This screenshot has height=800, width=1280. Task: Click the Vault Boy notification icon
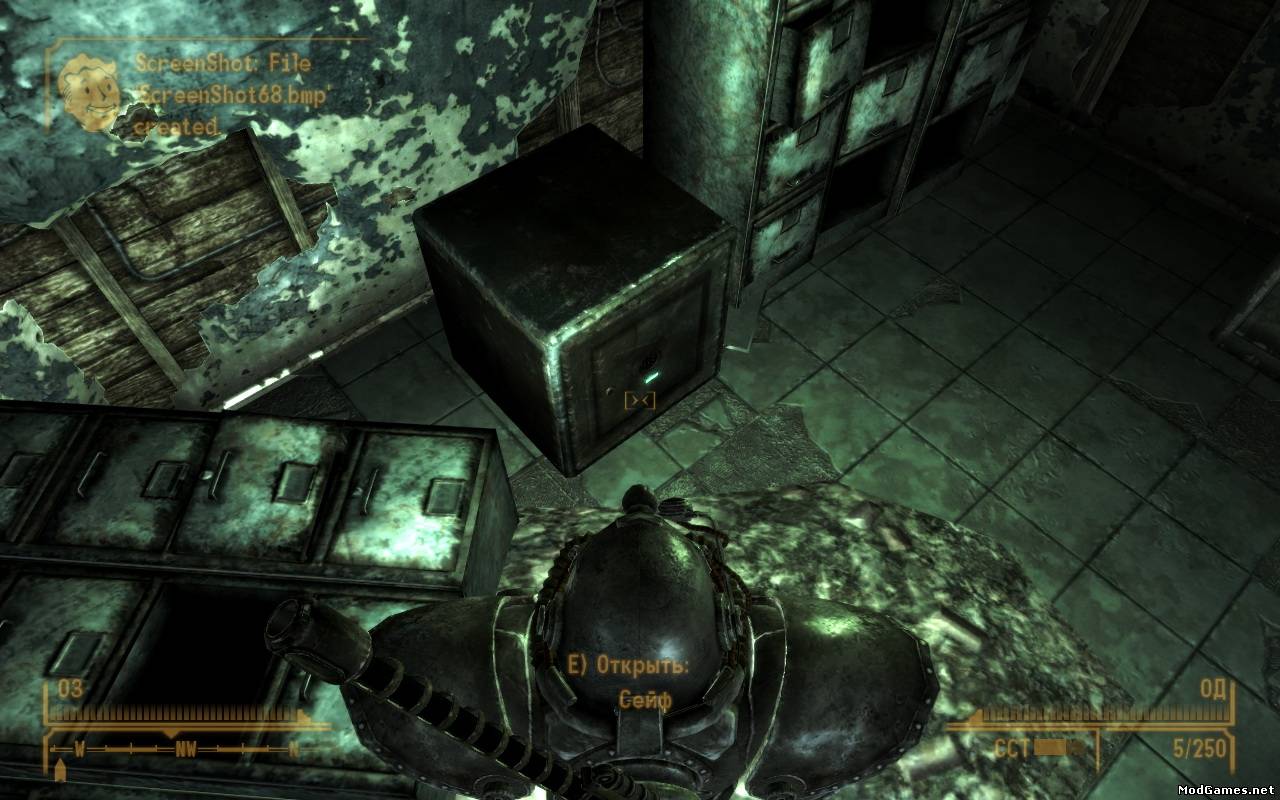(x=89, y=94)
